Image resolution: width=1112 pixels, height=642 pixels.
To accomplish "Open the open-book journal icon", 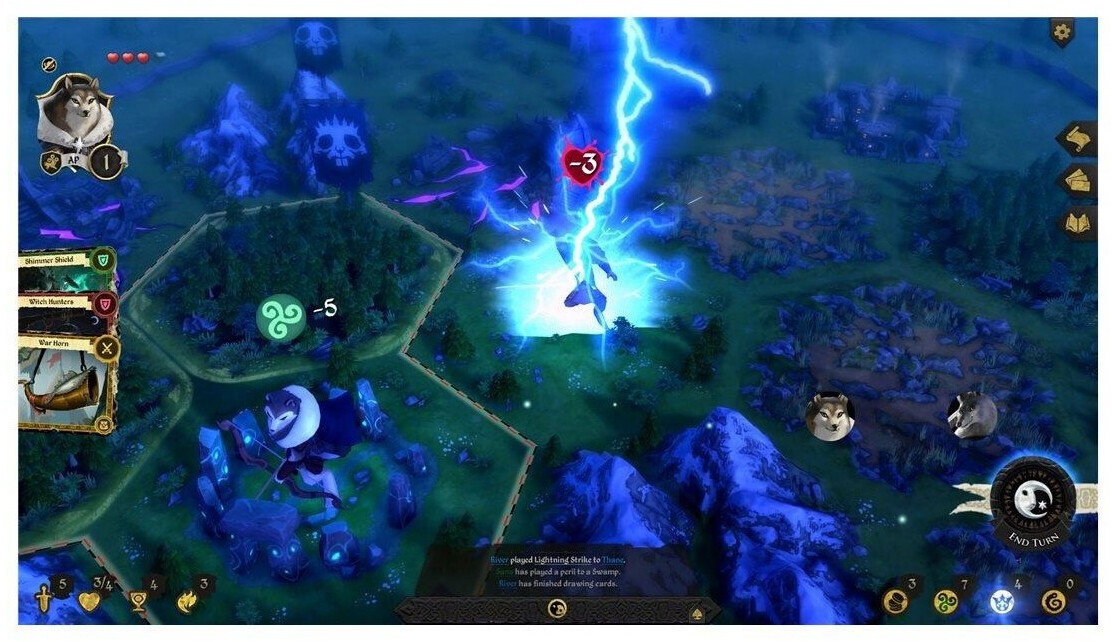I will click(1078, 224).
